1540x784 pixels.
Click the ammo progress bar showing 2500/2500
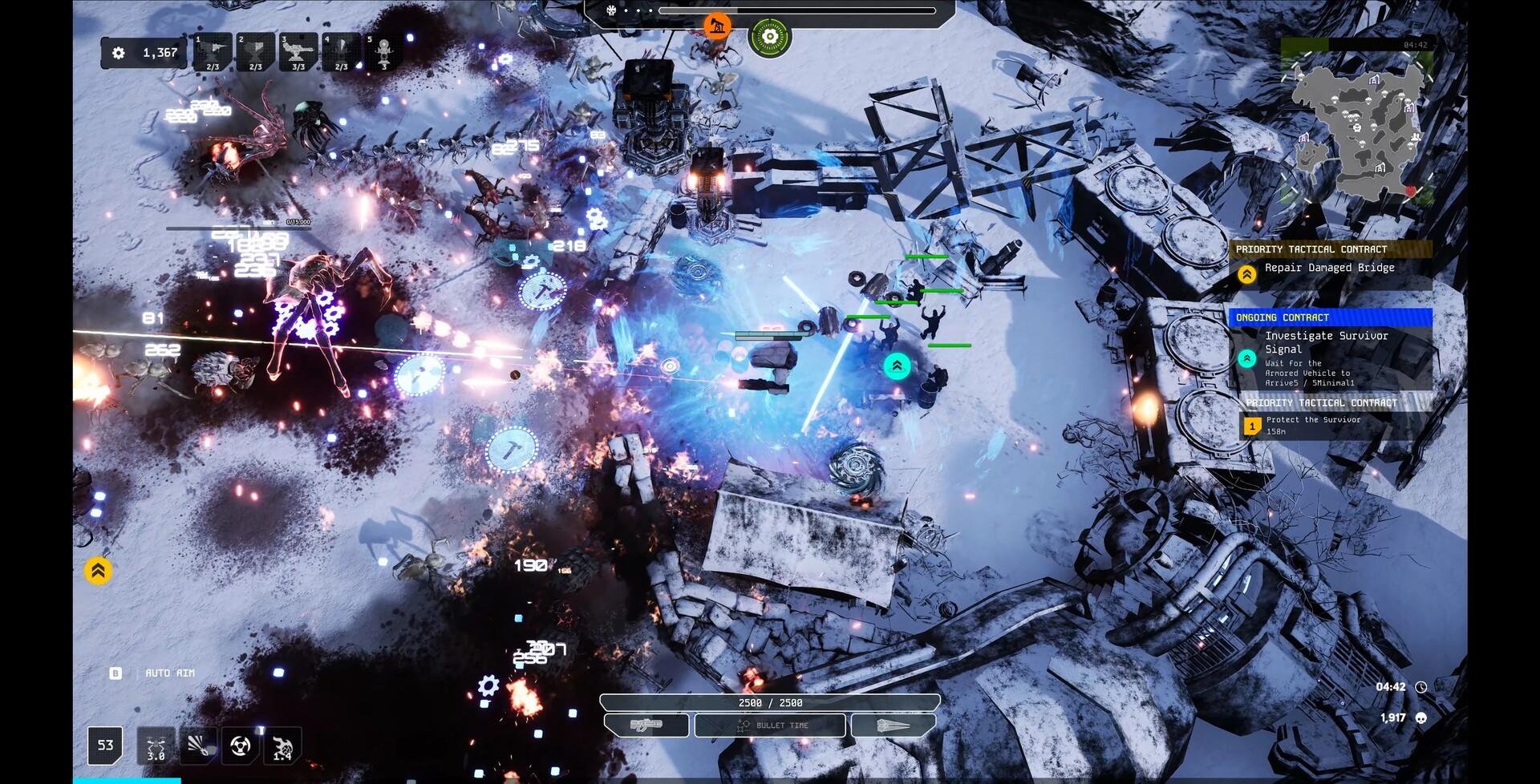[769, 701]
